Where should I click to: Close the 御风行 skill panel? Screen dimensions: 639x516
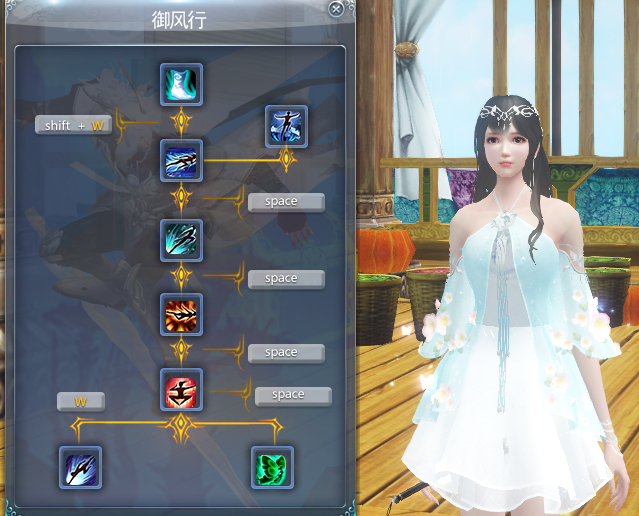336,9
